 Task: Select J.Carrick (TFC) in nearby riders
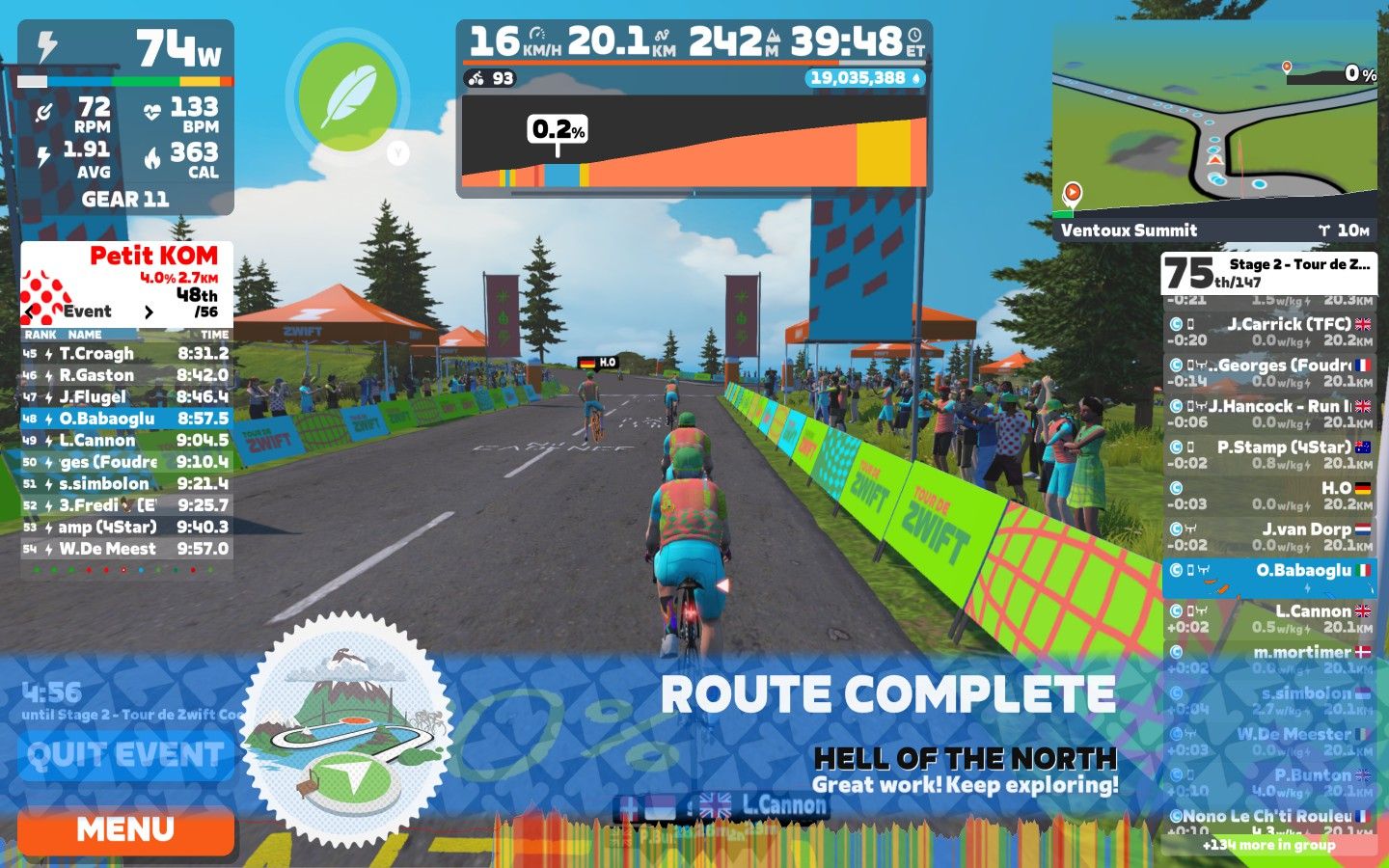1269,332
